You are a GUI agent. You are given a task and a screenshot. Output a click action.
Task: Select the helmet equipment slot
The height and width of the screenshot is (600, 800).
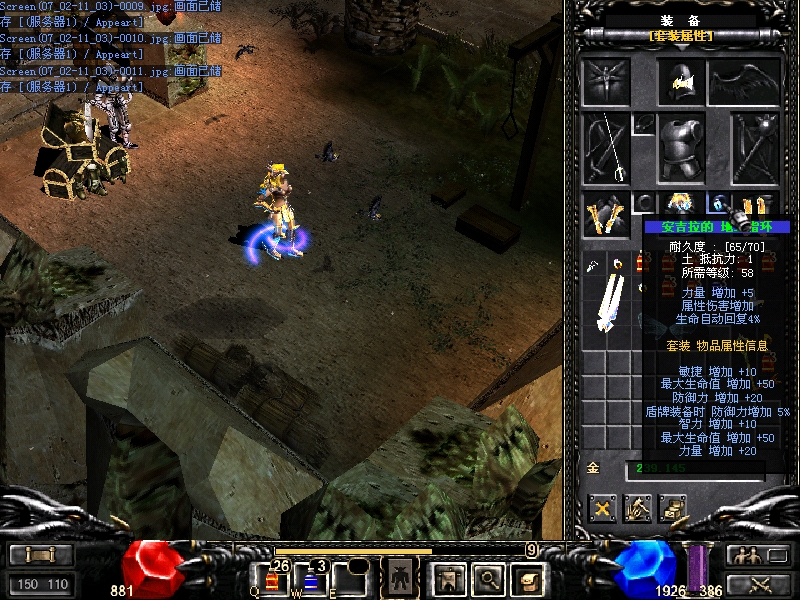[682, 82]
